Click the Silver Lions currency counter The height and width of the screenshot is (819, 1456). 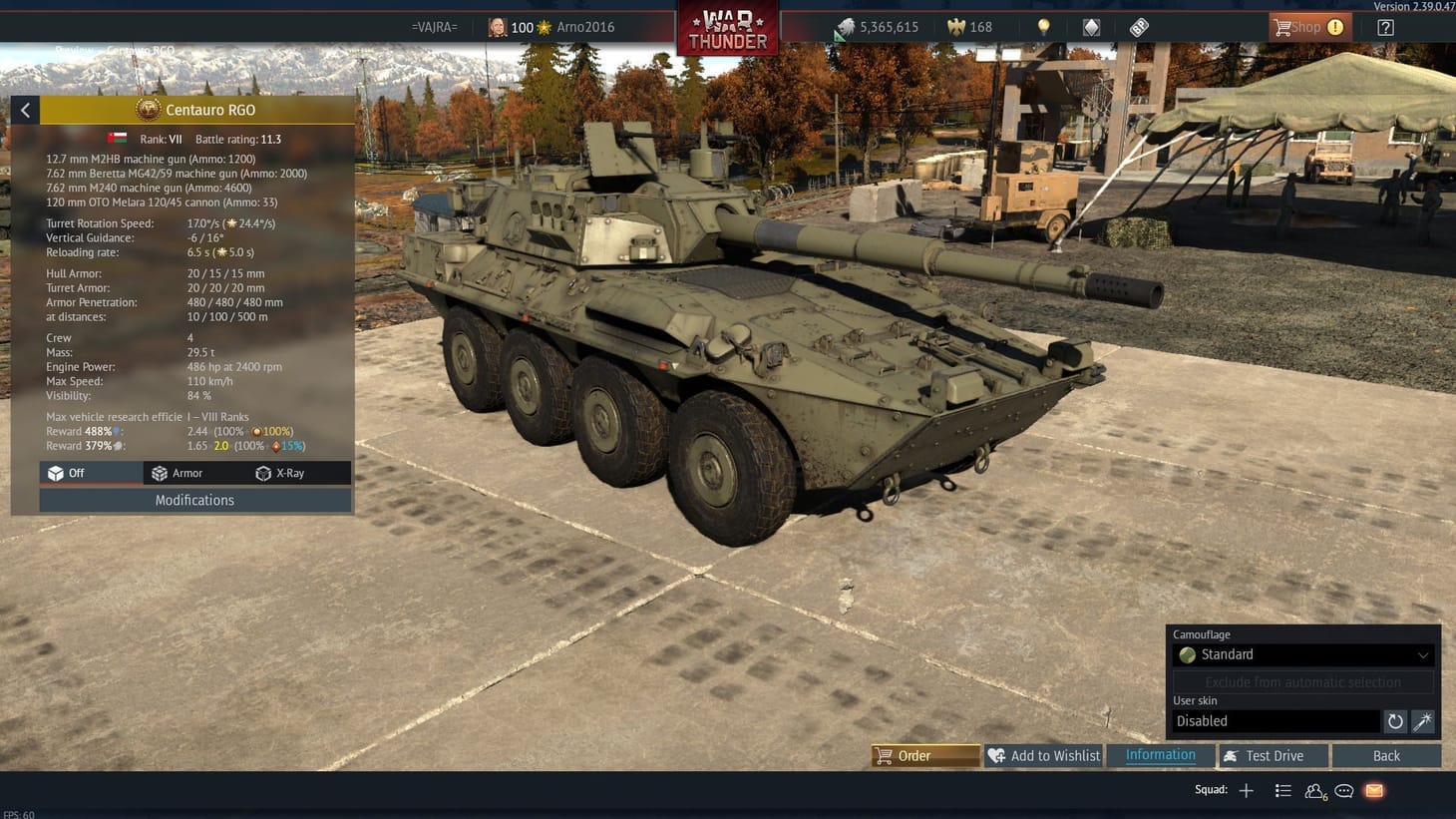[878, 27]
